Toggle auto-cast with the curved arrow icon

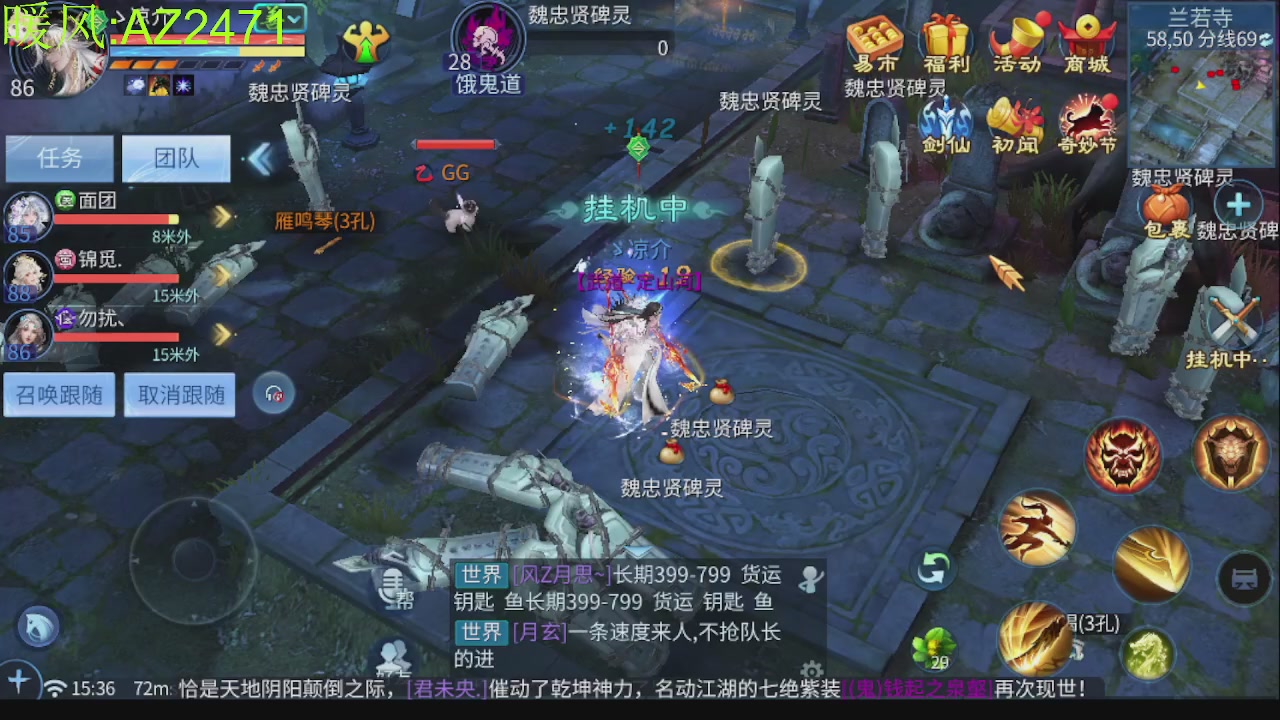[x=933, y=567]
